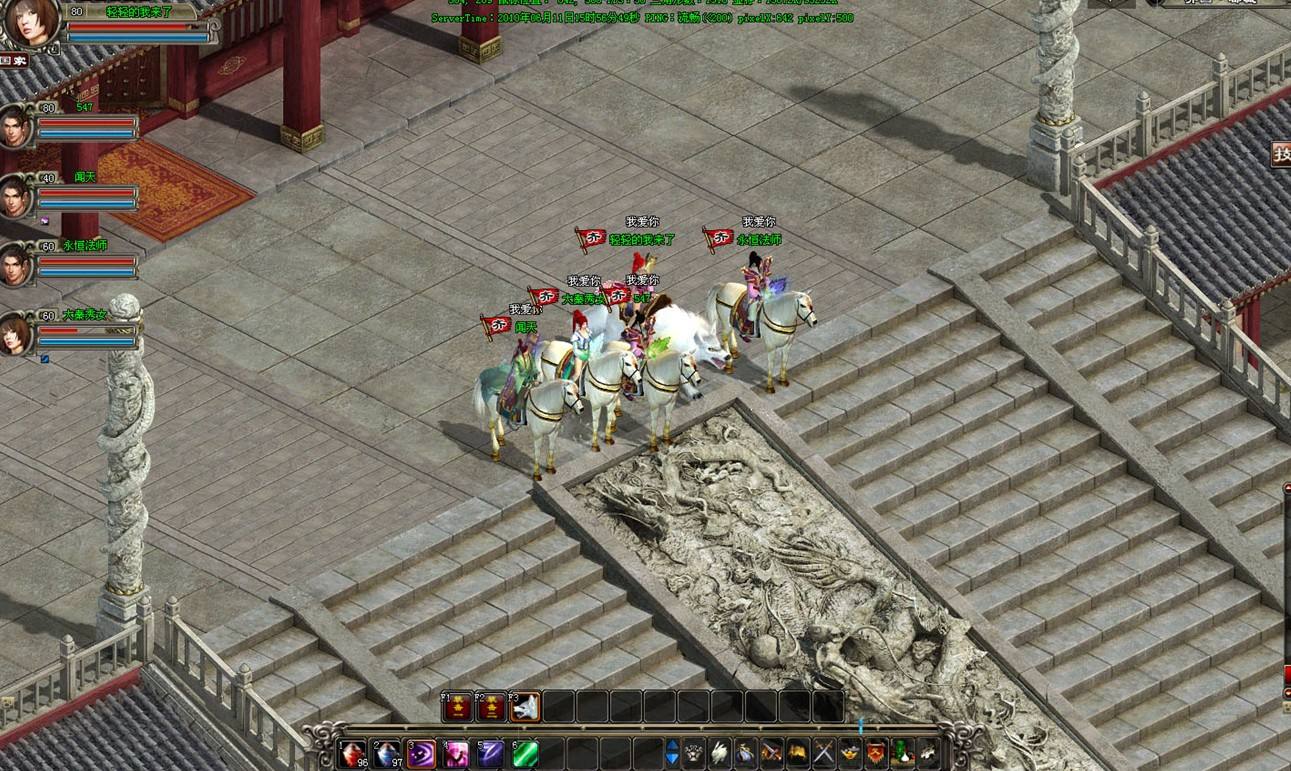1291x771 pixels.
Task: Choose party member 大秦秀女's portrait
Action: point(16,335)
